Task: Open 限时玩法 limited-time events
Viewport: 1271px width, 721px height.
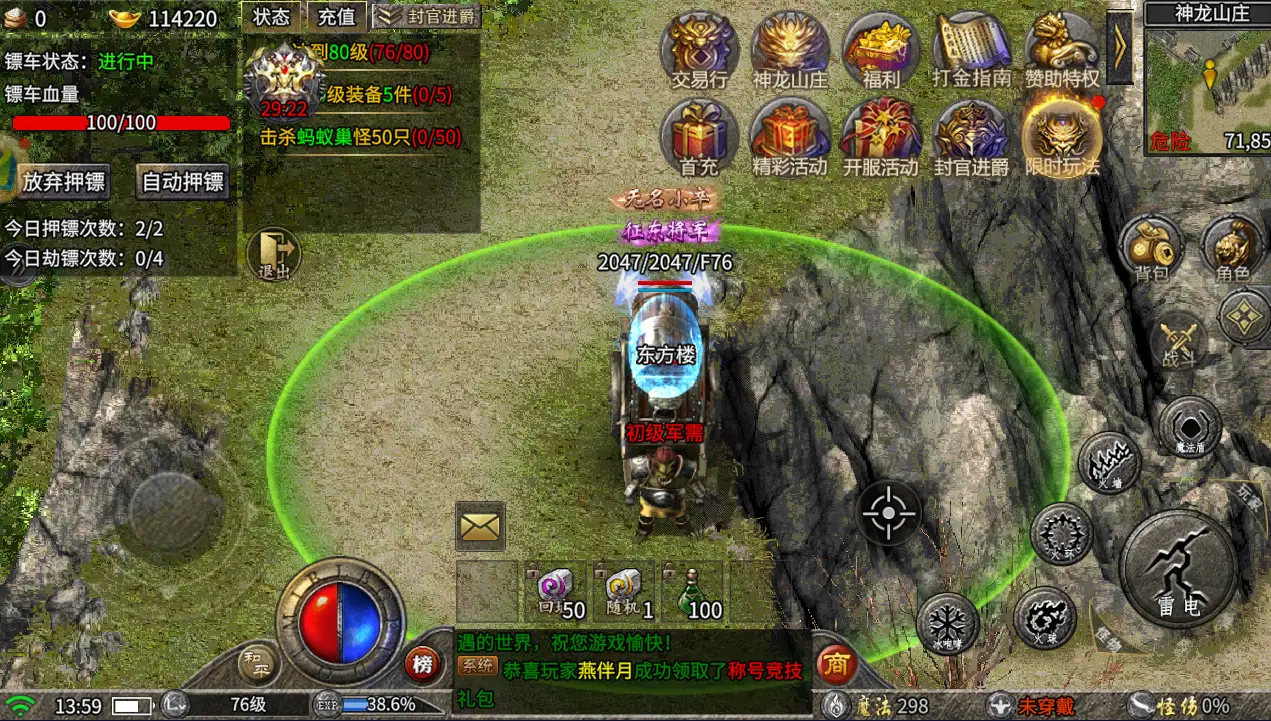Action: coord(1062,137)
